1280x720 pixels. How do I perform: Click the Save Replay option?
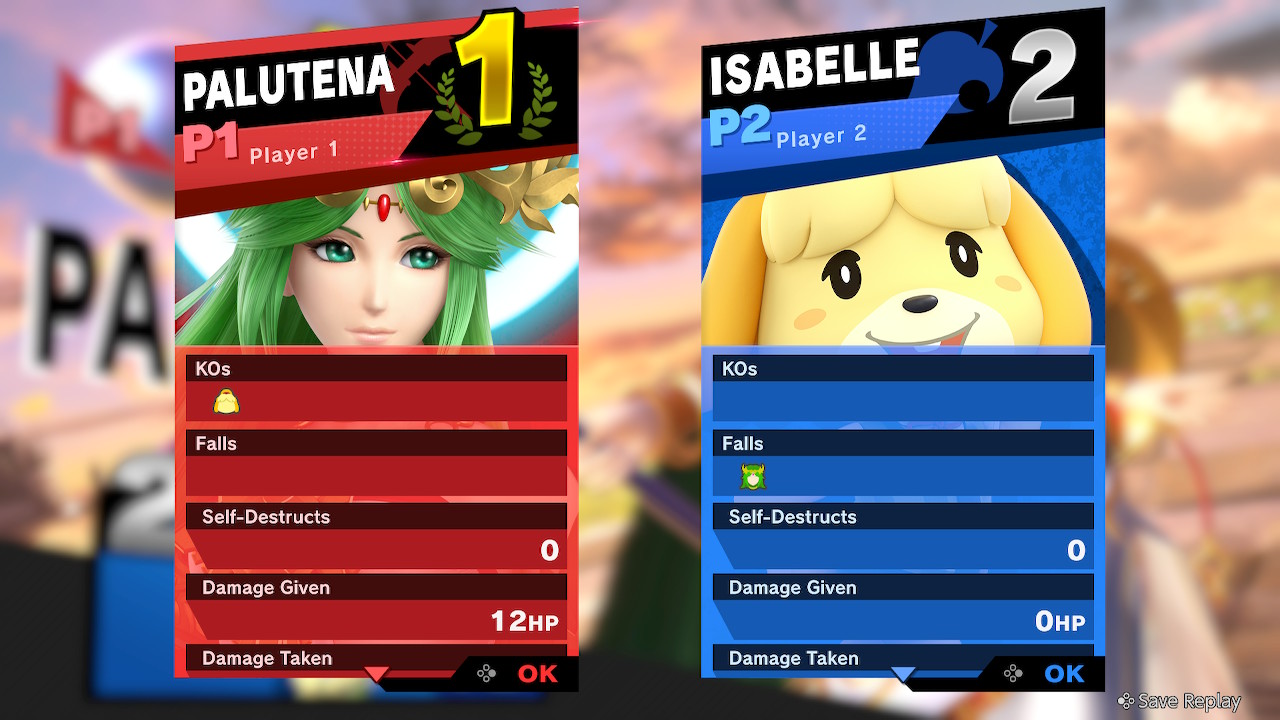tap(1179, 702)
